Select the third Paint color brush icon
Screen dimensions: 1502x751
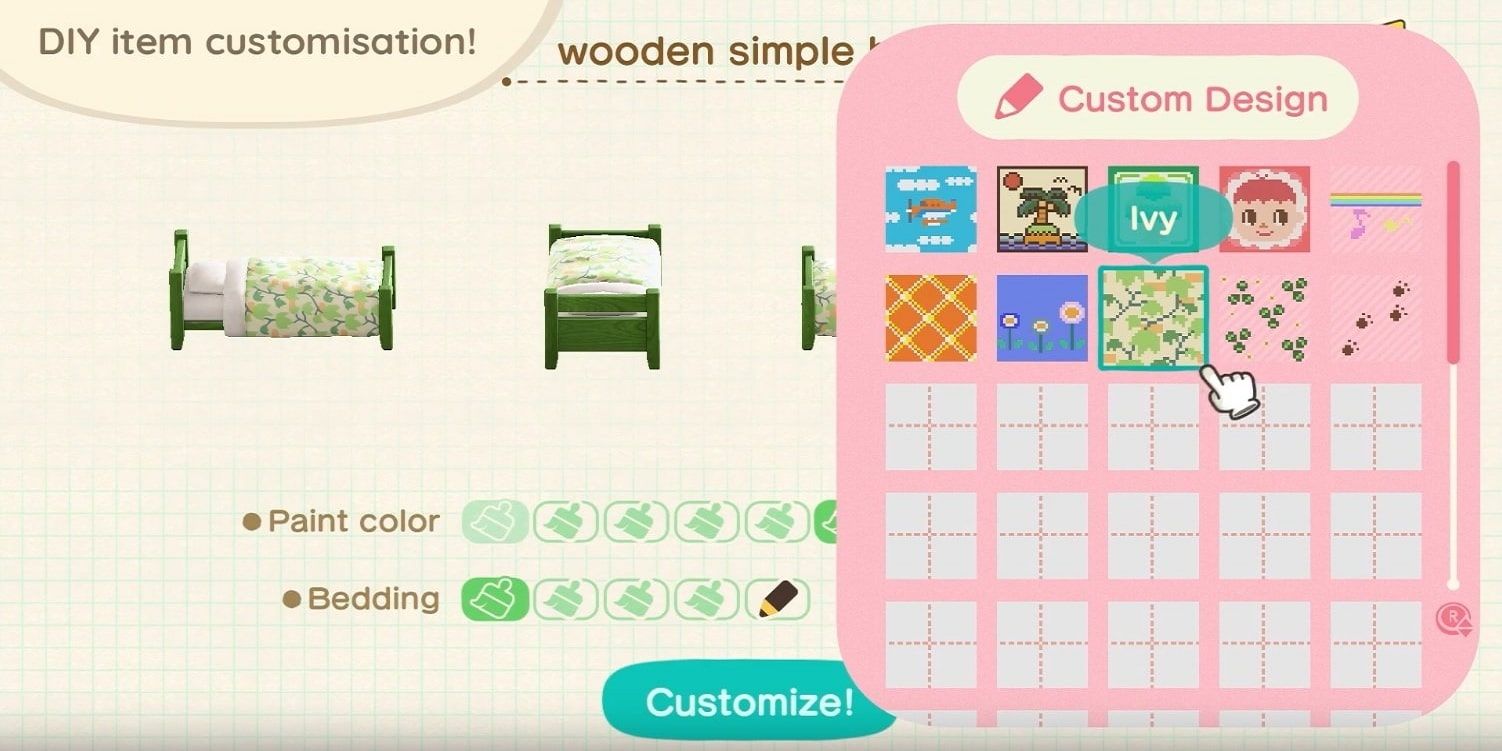[635, 520]
